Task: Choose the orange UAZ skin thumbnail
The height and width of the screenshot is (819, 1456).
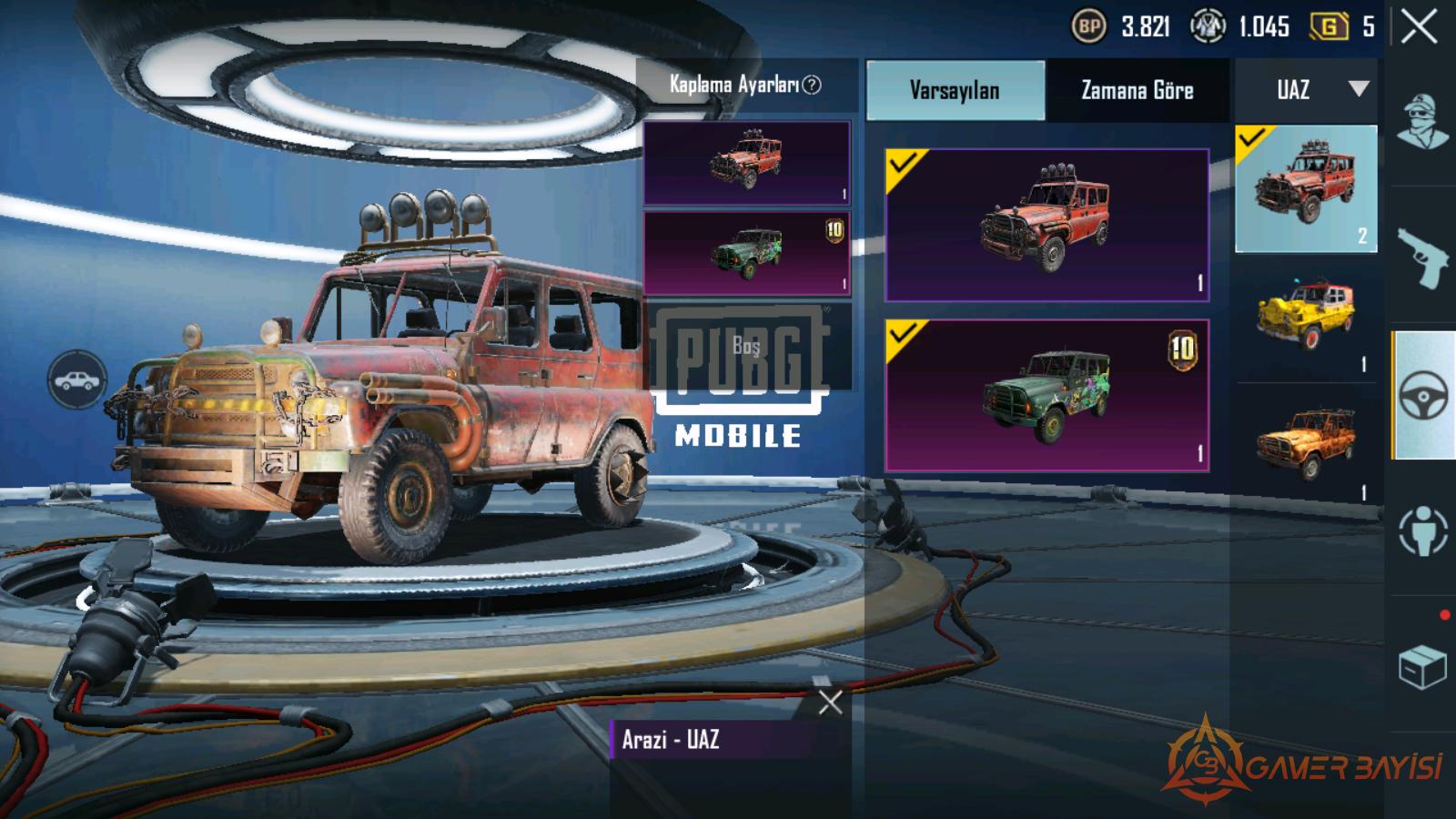Action: (1306, 444)
